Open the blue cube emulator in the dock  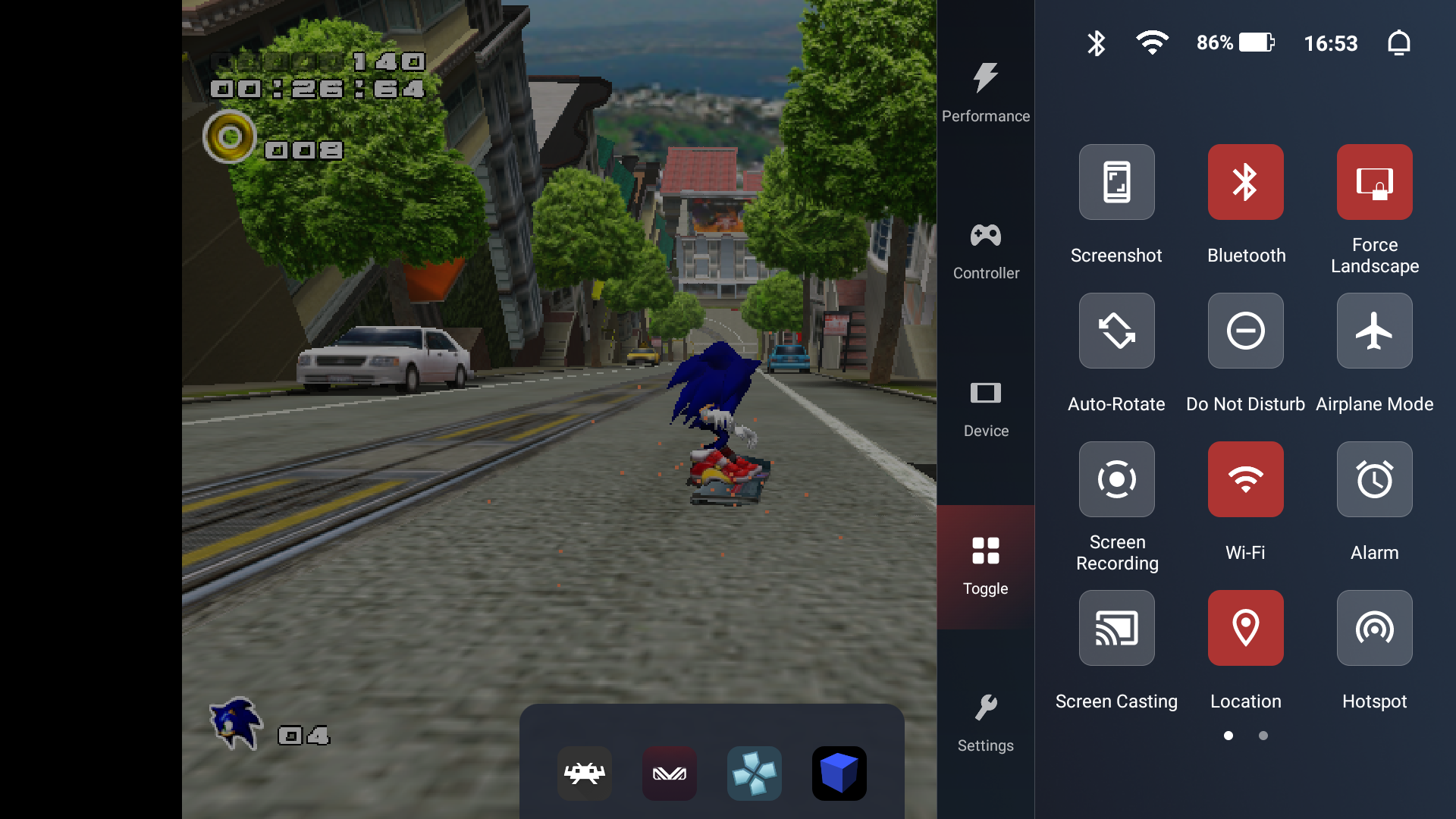839,773
